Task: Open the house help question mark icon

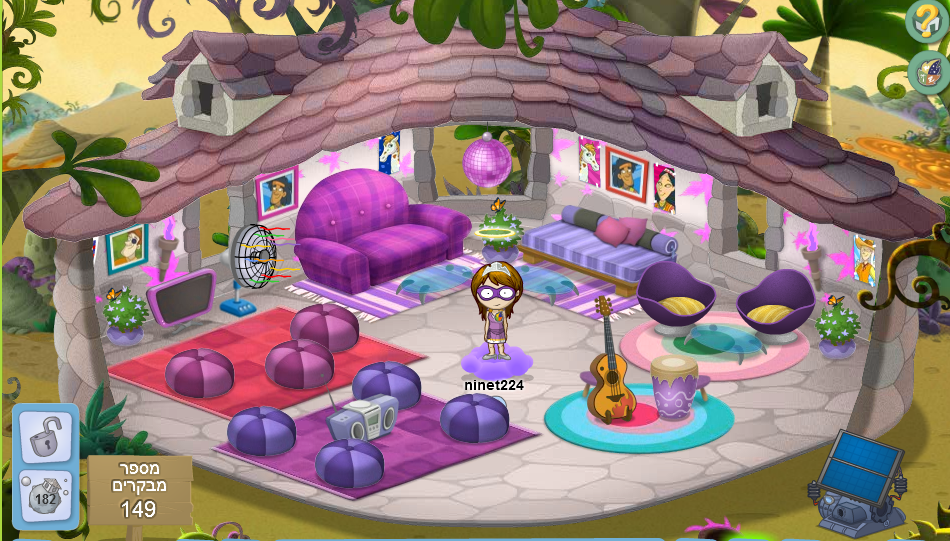Action: pyautogui.click(x=926, y=20)
